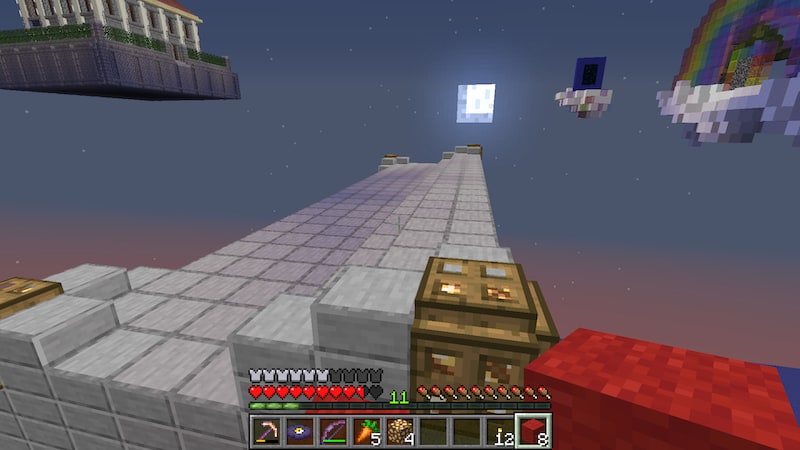Image resolution: width=800 pixels, height=450 pixels.
Task: Select the purple disc item slot
Action: tap(298, 432)
